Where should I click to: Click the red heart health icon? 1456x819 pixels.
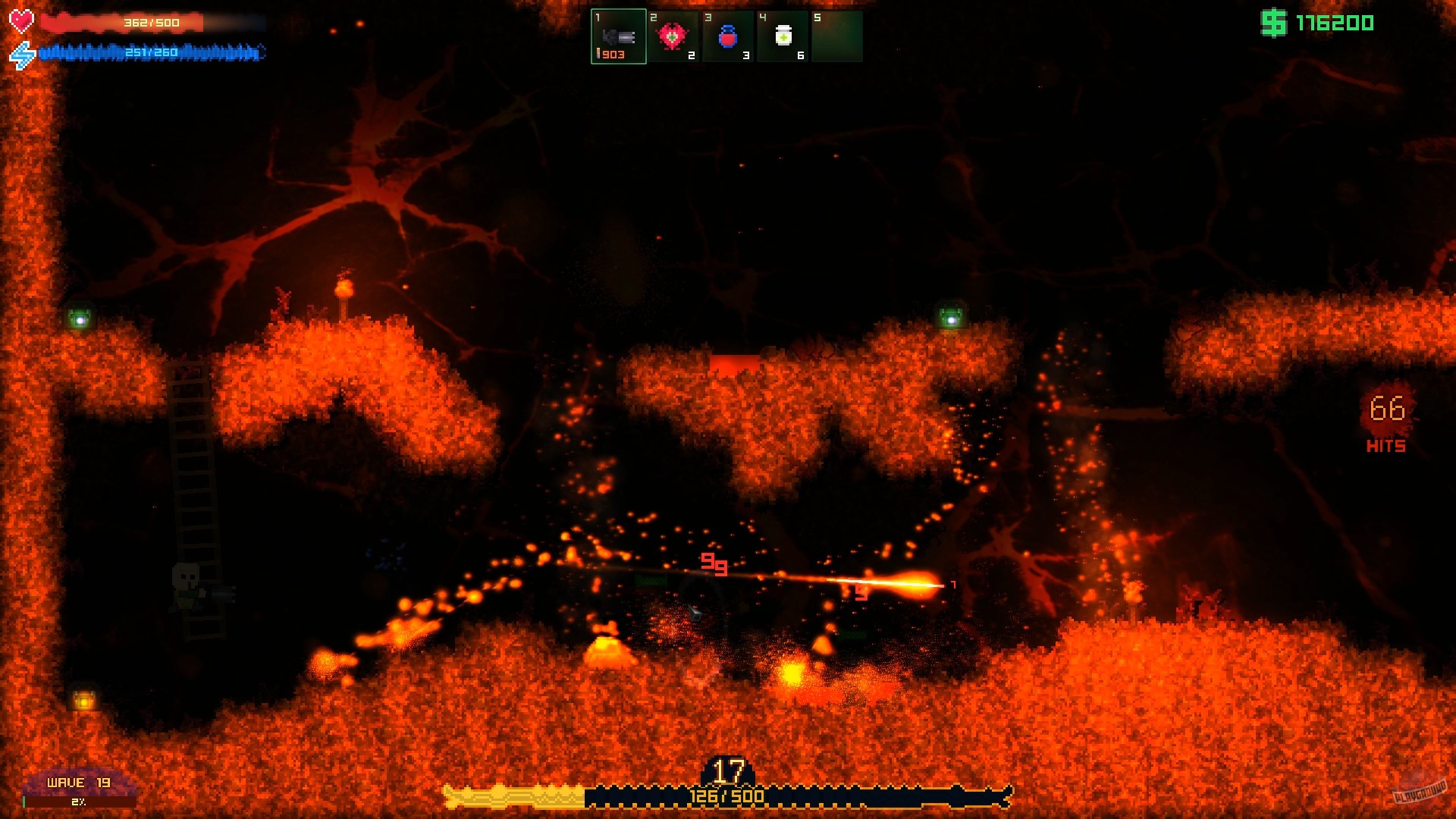point(22,20)
